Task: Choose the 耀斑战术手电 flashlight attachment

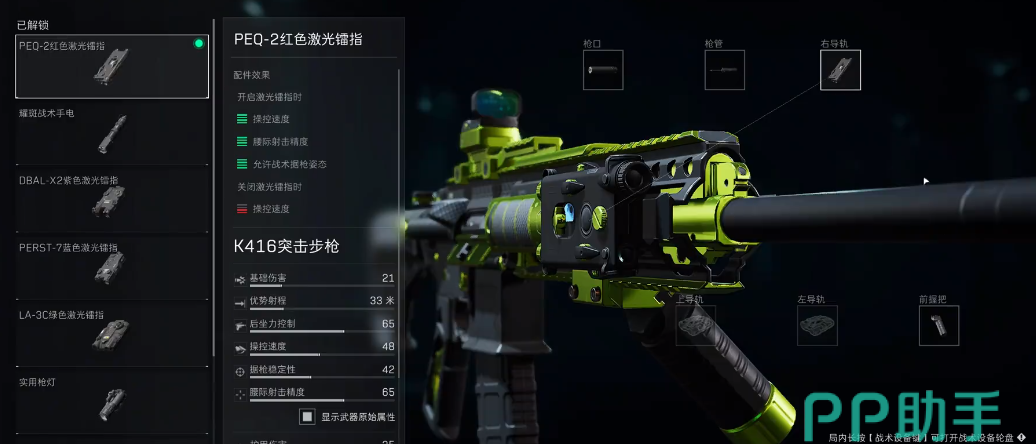Action: pos(112,133)
